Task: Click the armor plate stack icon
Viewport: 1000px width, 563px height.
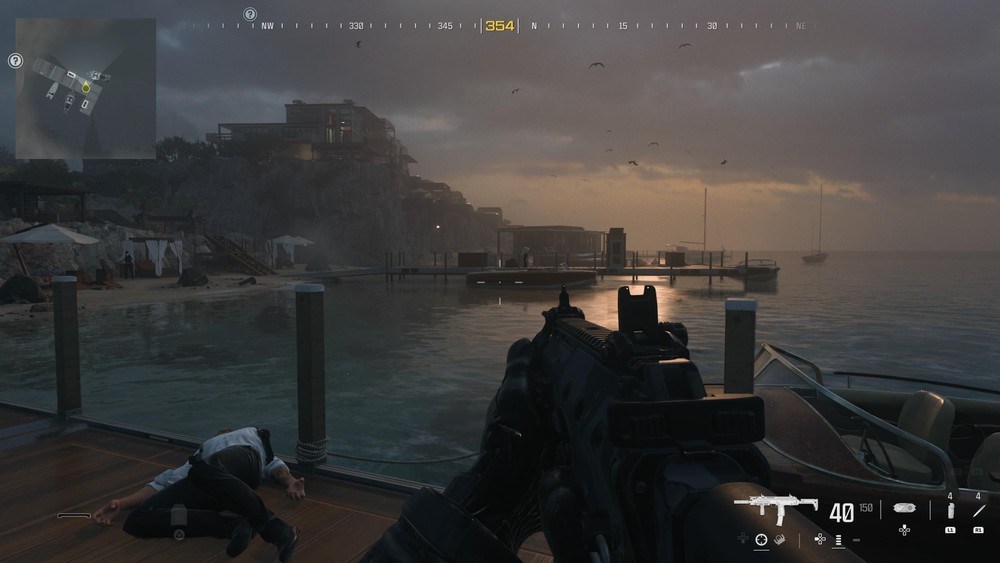Action: tap(838, 540)
